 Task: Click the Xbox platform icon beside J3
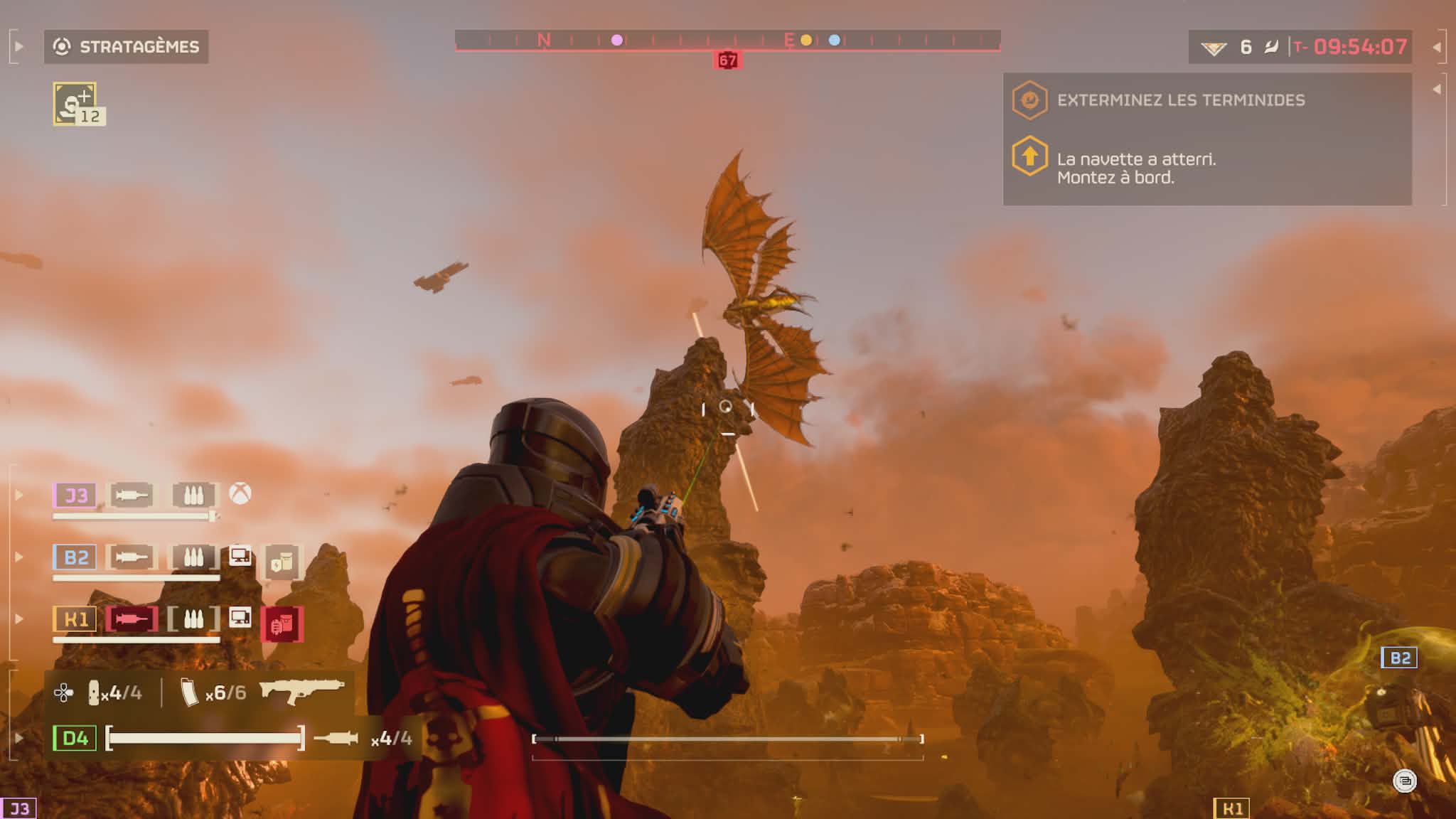[240, 493]
